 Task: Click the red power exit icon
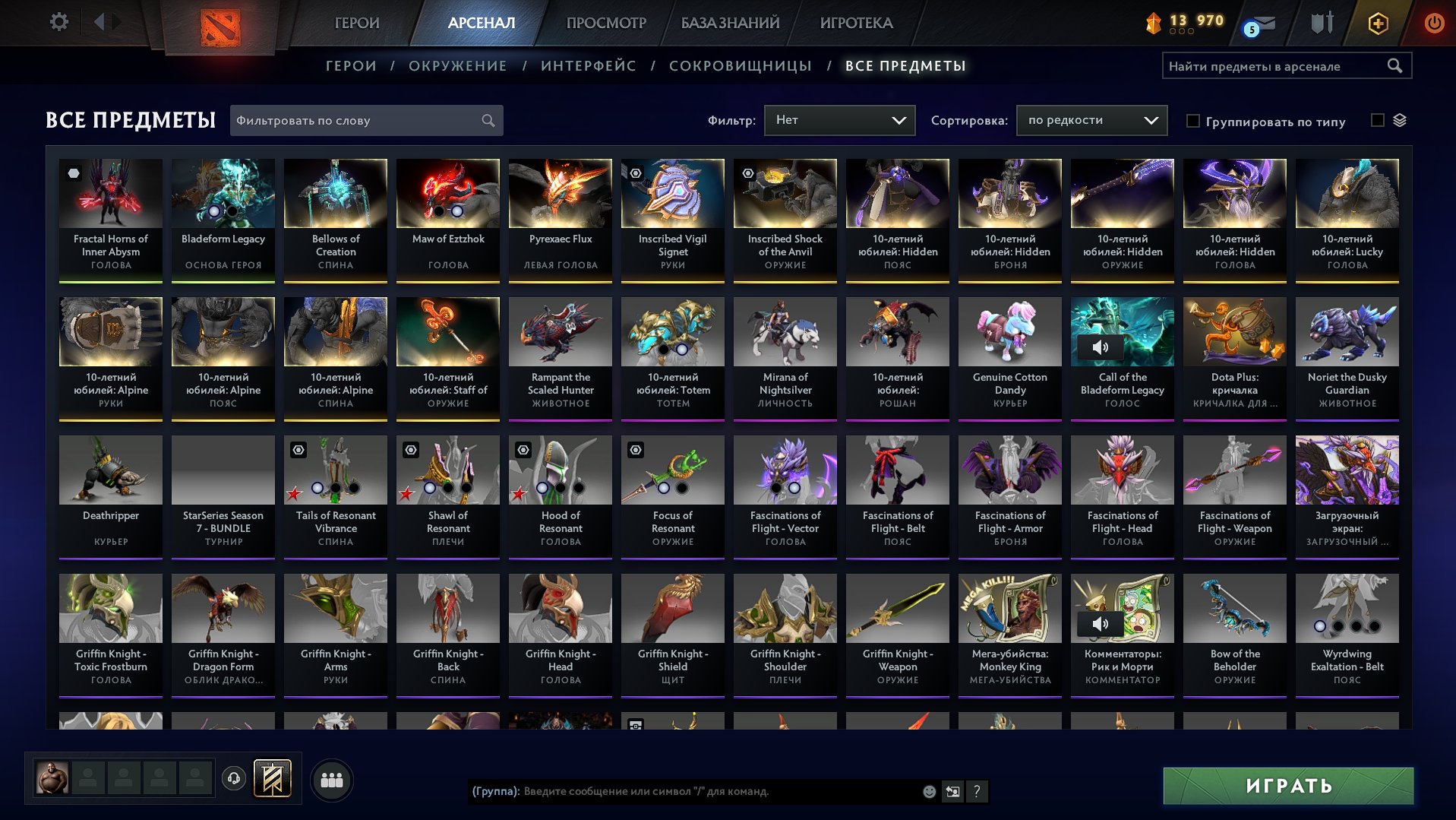point(1434,23)
